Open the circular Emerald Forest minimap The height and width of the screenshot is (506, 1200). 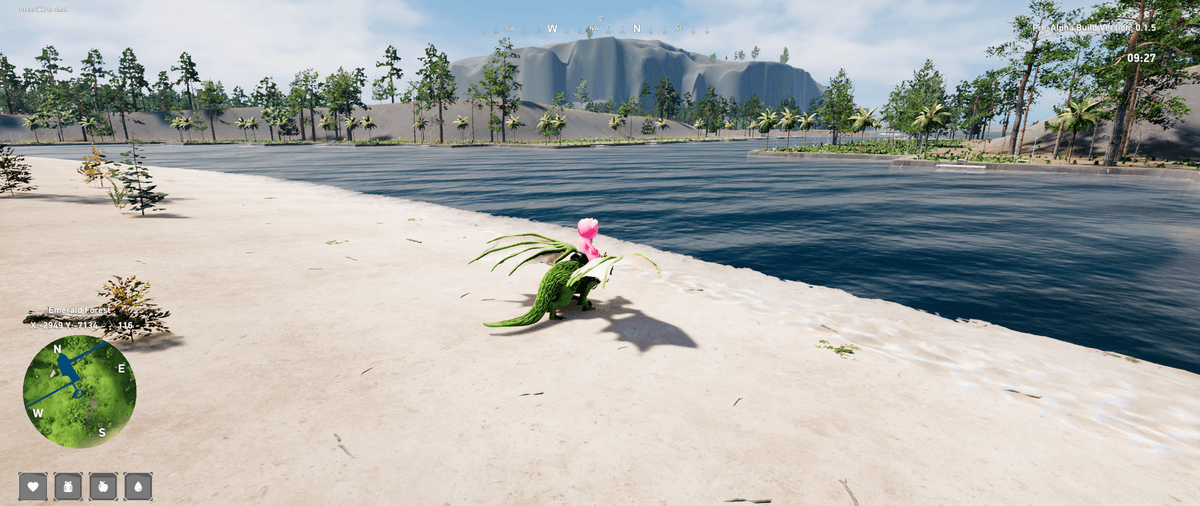[x=79, y=391]
